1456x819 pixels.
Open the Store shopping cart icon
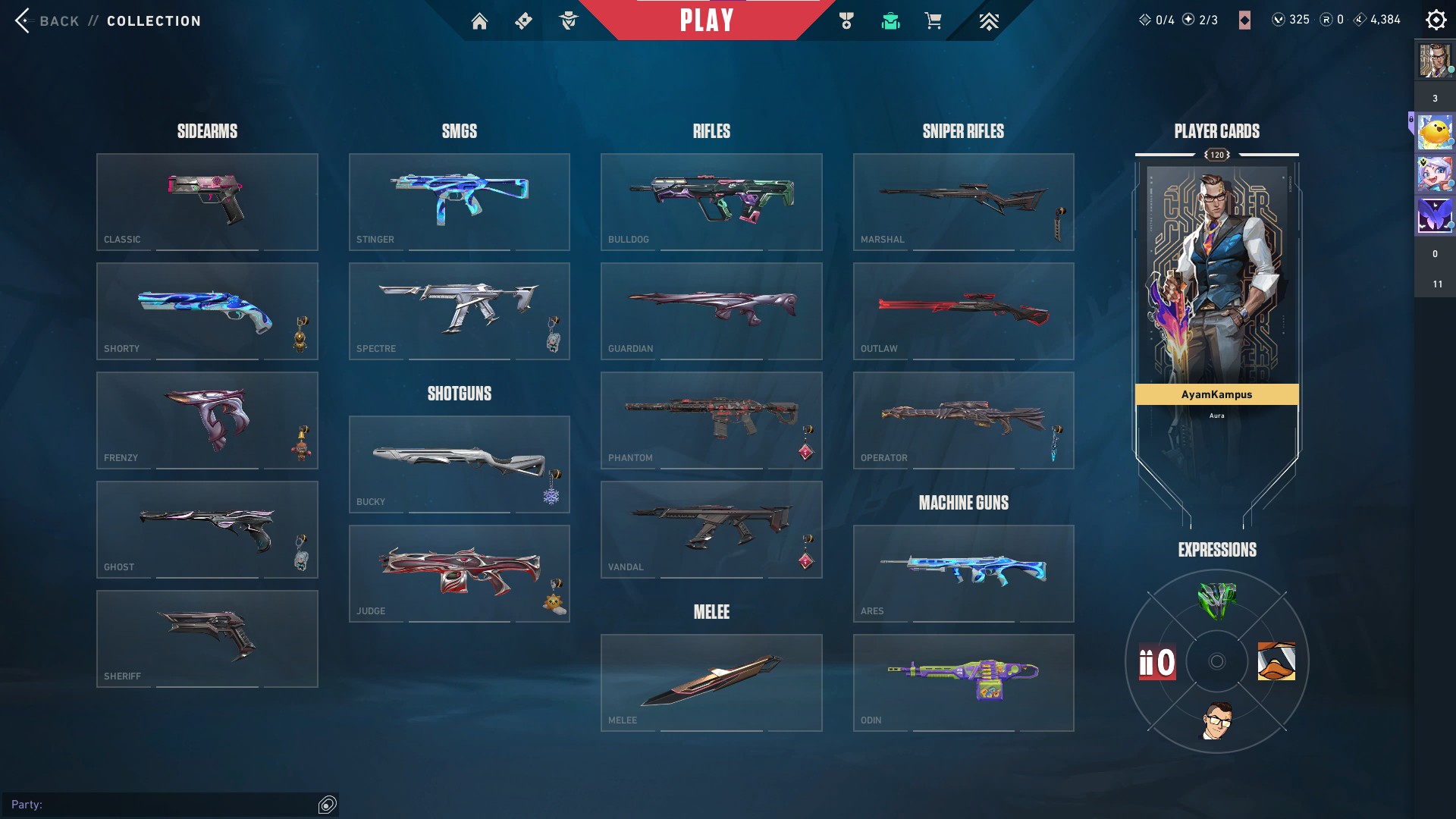pos(934,20)
